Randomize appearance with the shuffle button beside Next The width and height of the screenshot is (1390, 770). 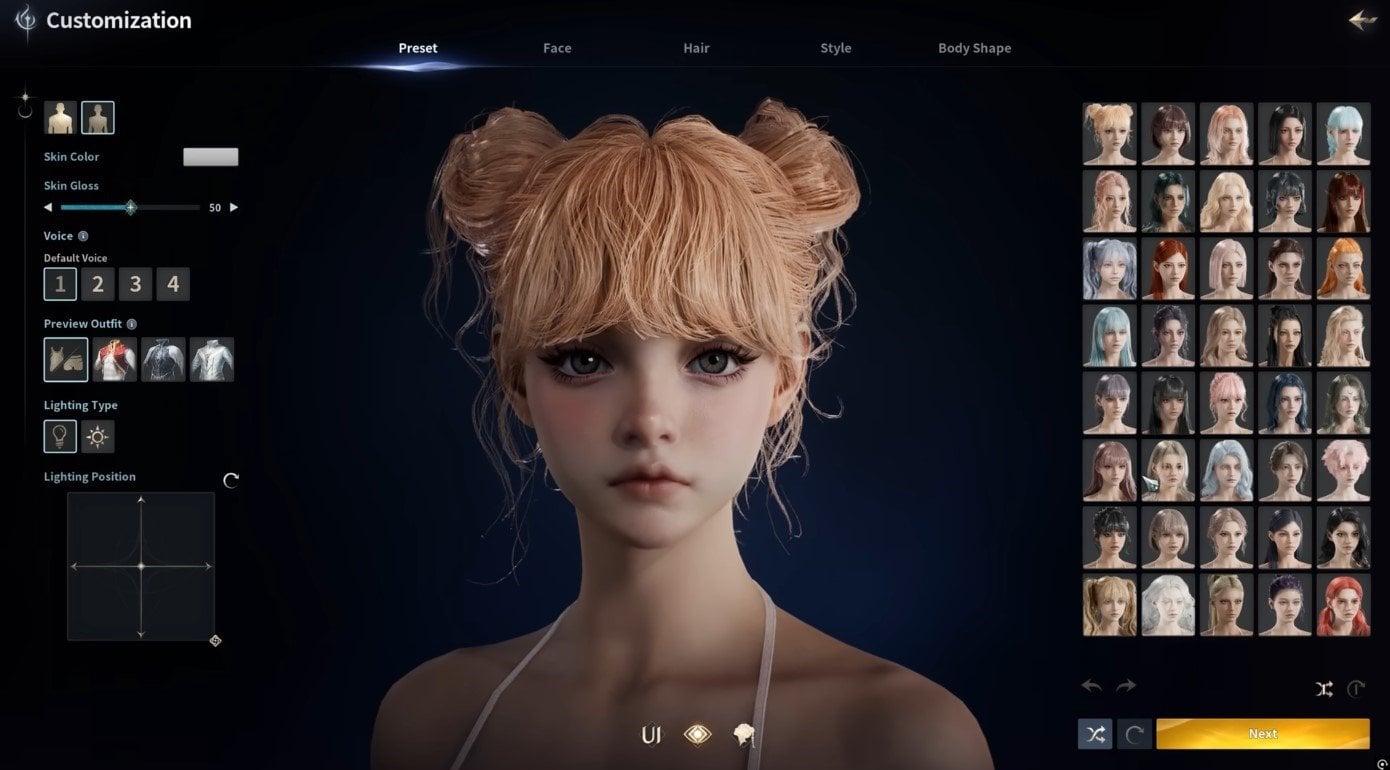coord(1095,734)
